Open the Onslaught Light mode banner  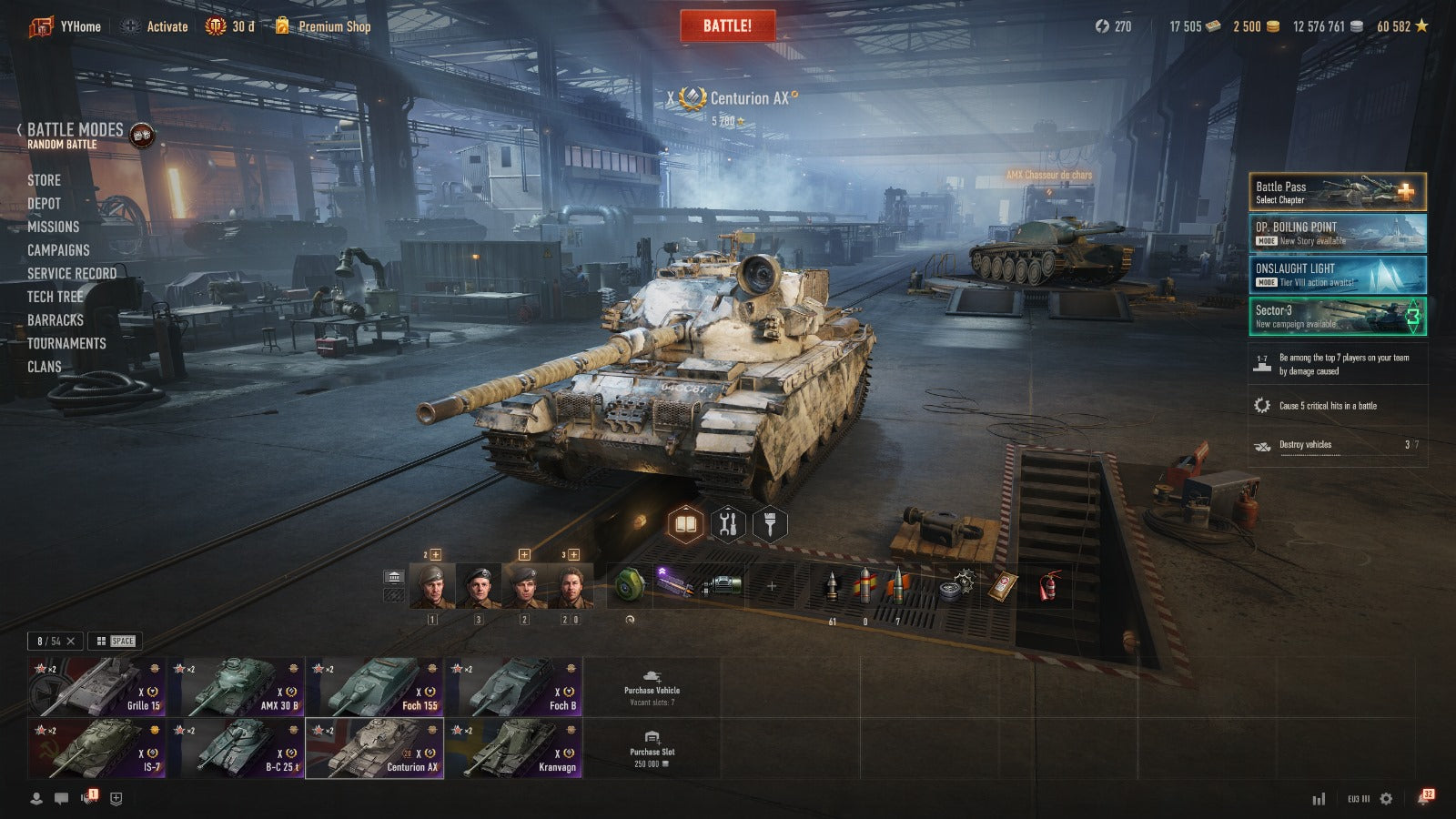[x=1337, y=275]
